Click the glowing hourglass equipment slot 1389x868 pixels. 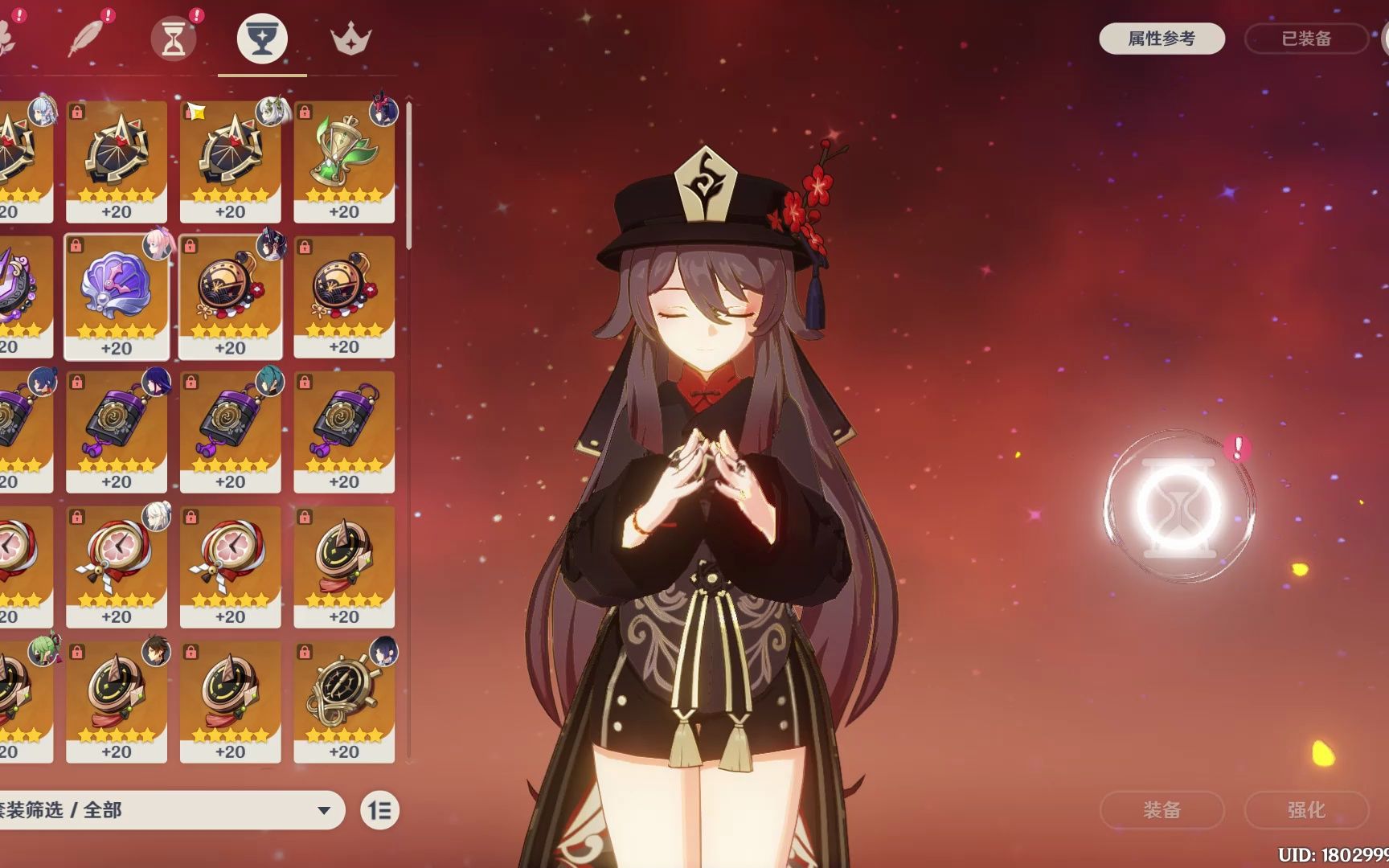coord(1178,506)
